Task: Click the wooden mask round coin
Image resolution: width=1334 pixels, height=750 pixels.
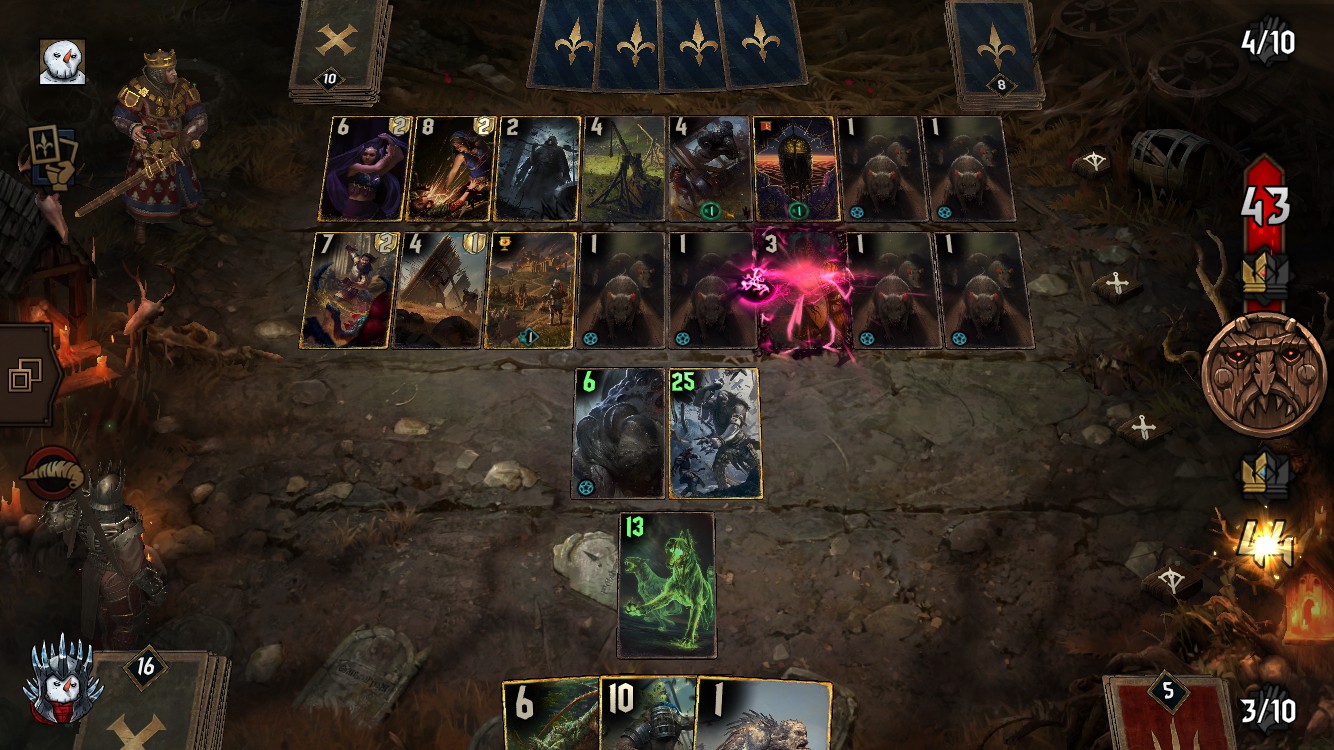Action: tap(1264, 373)
